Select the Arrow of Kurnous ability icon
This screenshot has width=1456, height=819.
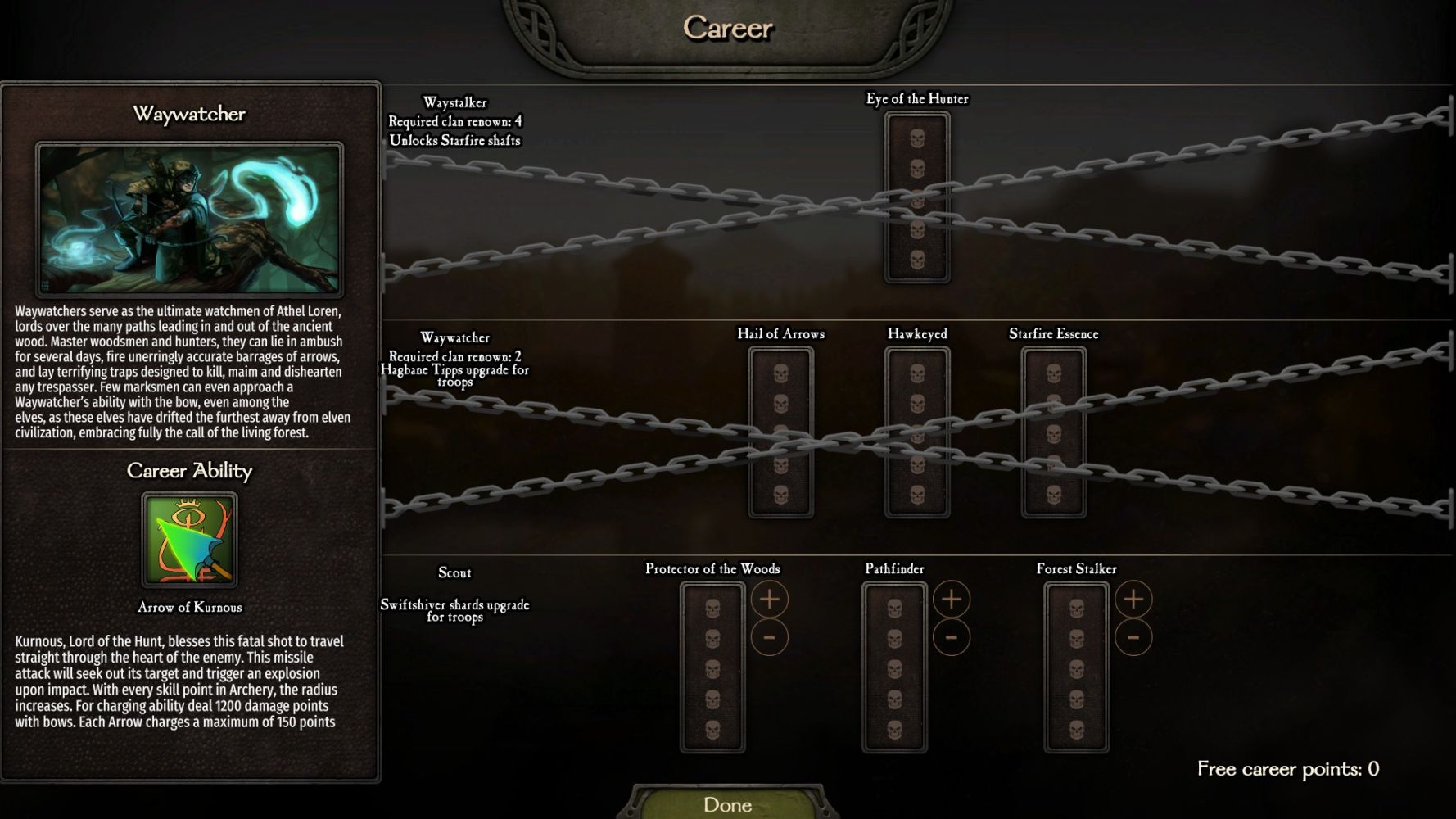click(x=189, y=540)
